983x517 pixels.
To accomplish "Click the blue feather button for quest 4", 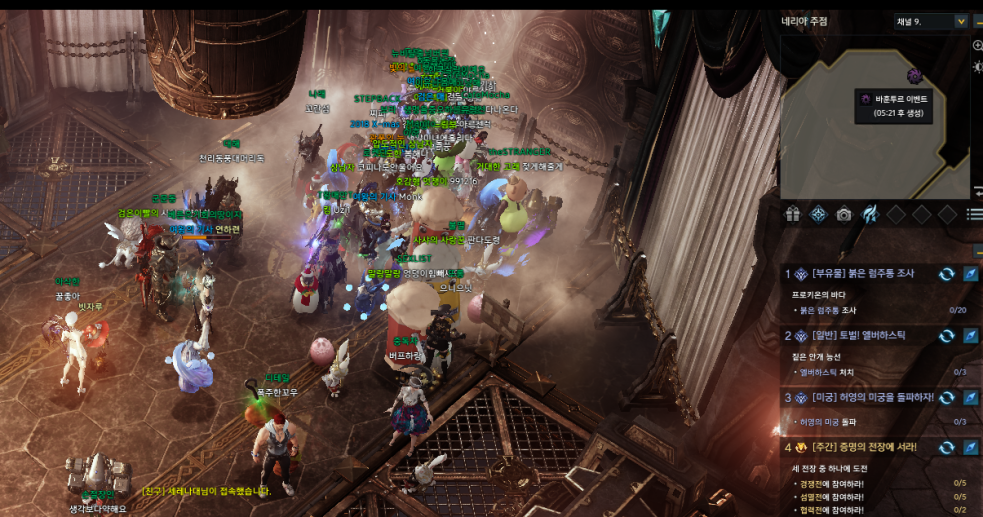I will (x=970, y=447).
